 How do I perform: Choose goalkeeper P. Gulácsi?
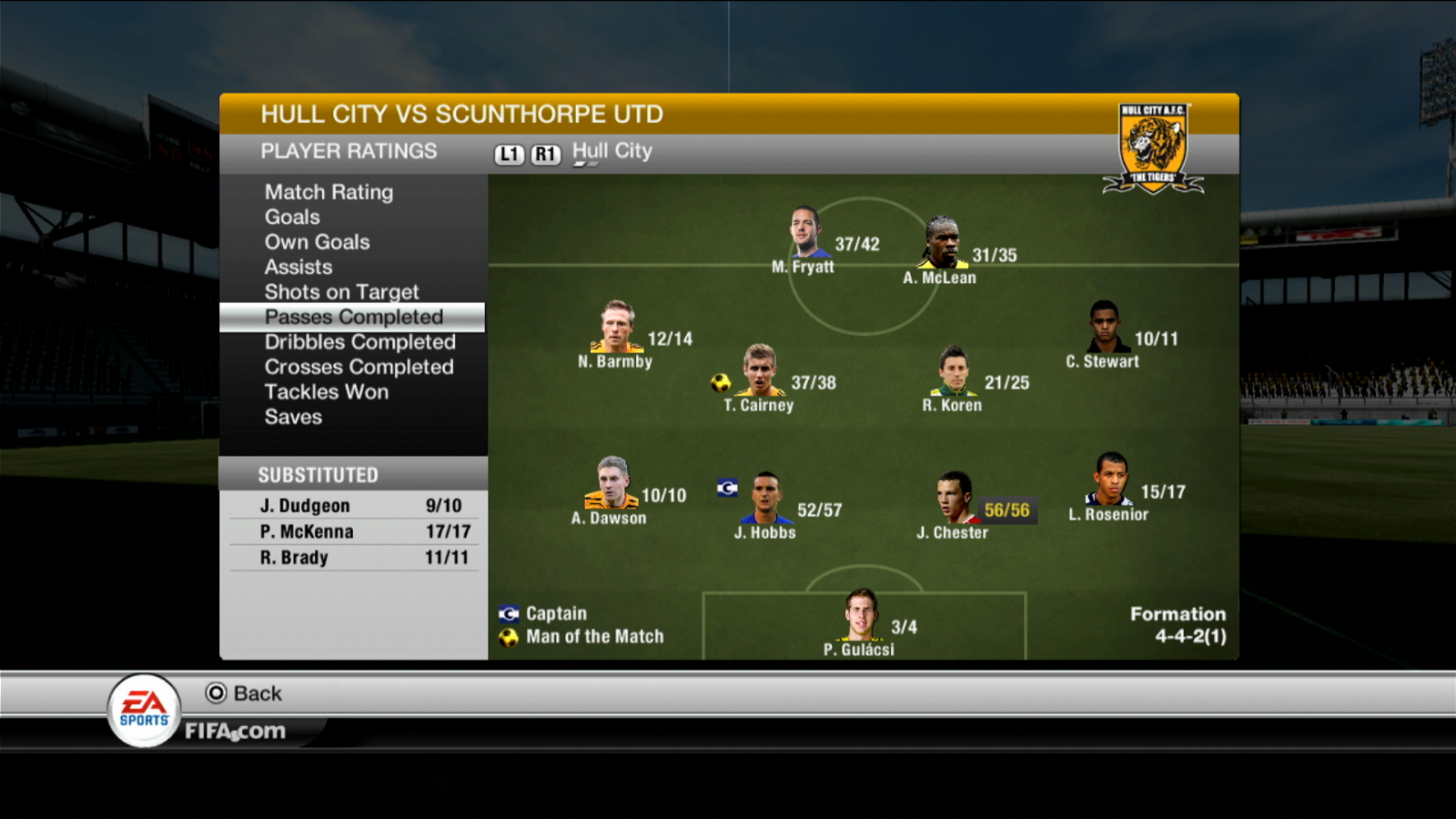click(860, 615)
